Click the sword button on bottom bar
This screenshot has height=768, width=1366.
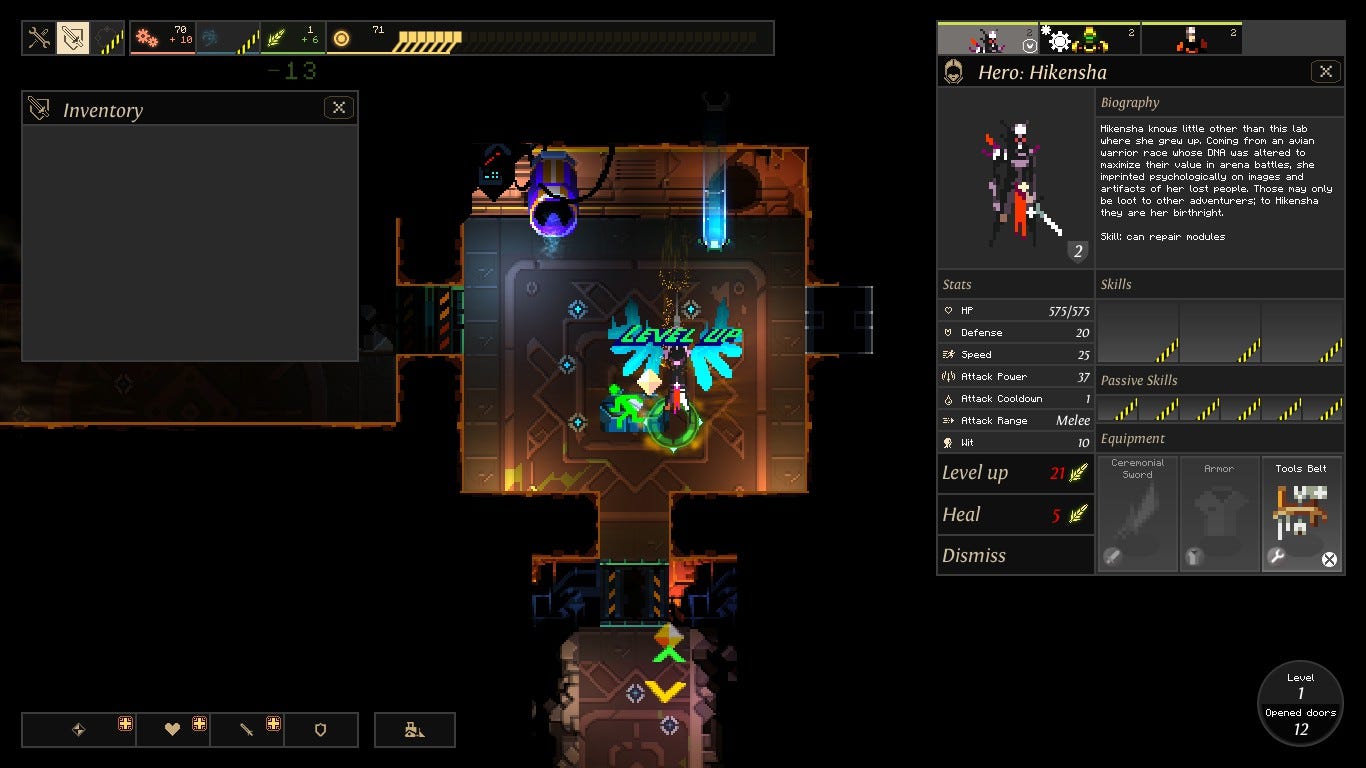246,730
